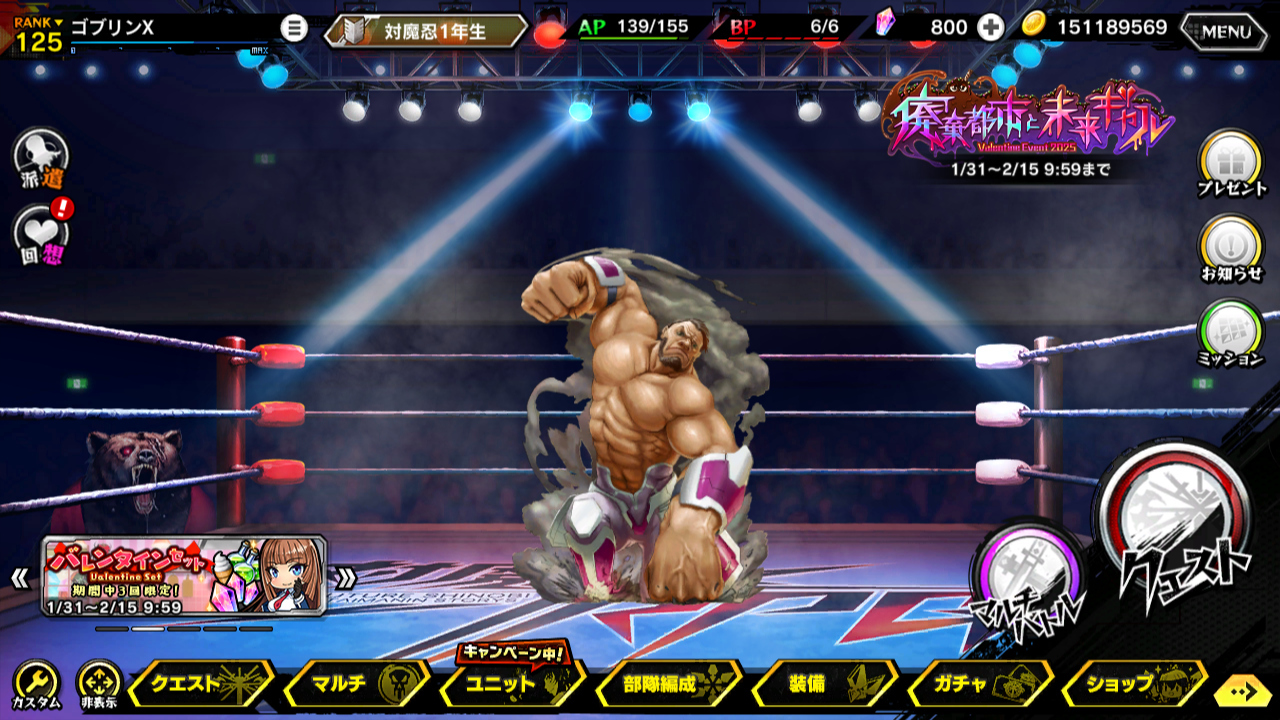
Task: Open the ミッション missions list
Action: pyautogui.click(x=1231, y=333)
